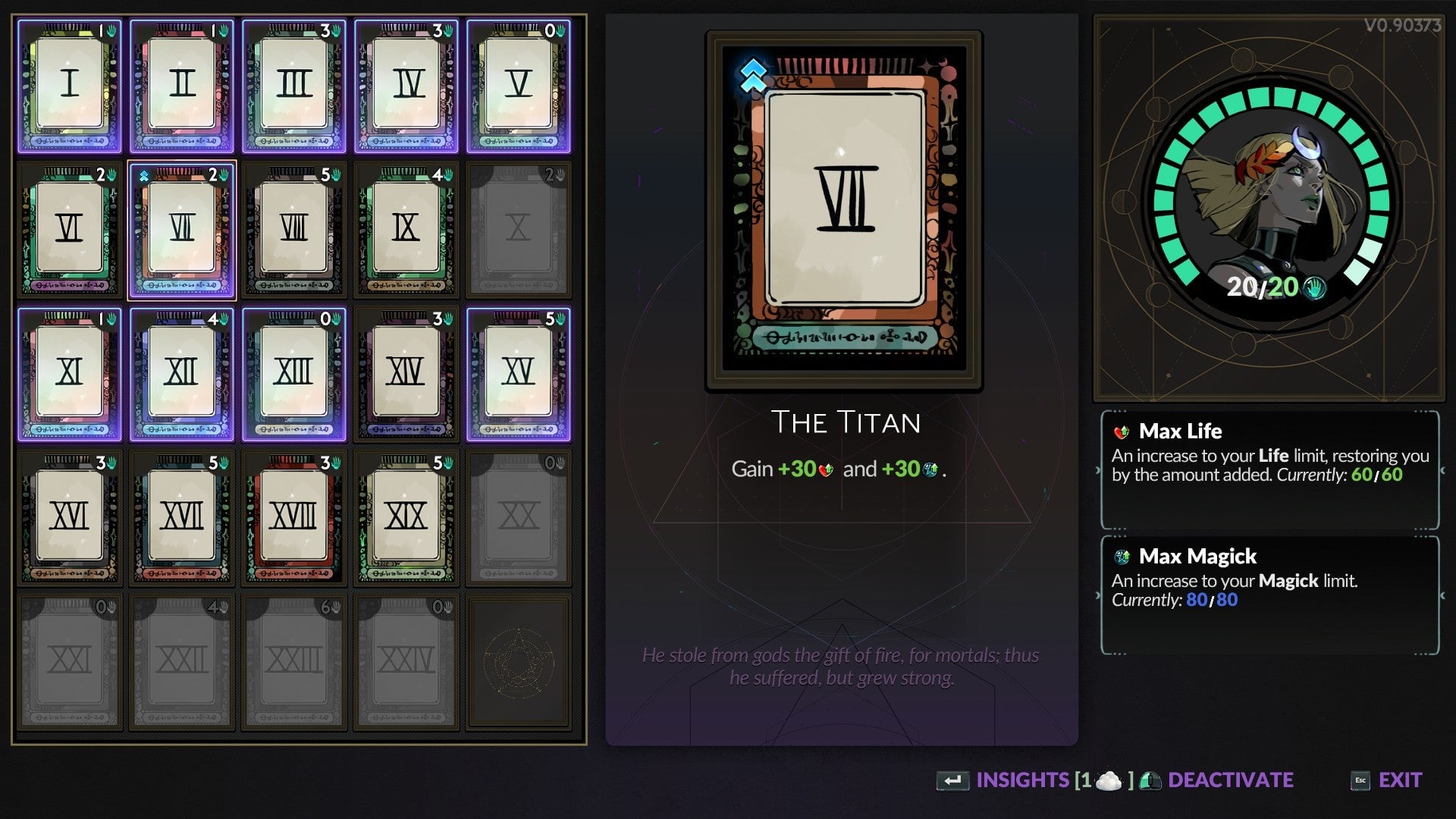Select arcana card VIII

(x=294, y=230)
